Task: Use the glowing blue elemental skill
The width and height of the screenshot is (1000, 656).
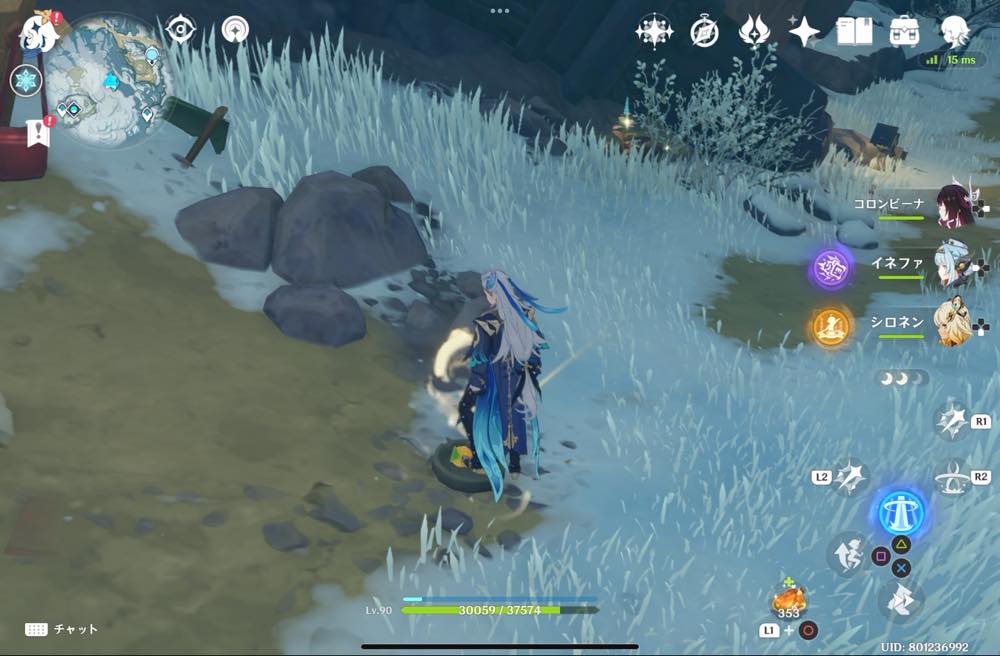Action: [901, 513]
